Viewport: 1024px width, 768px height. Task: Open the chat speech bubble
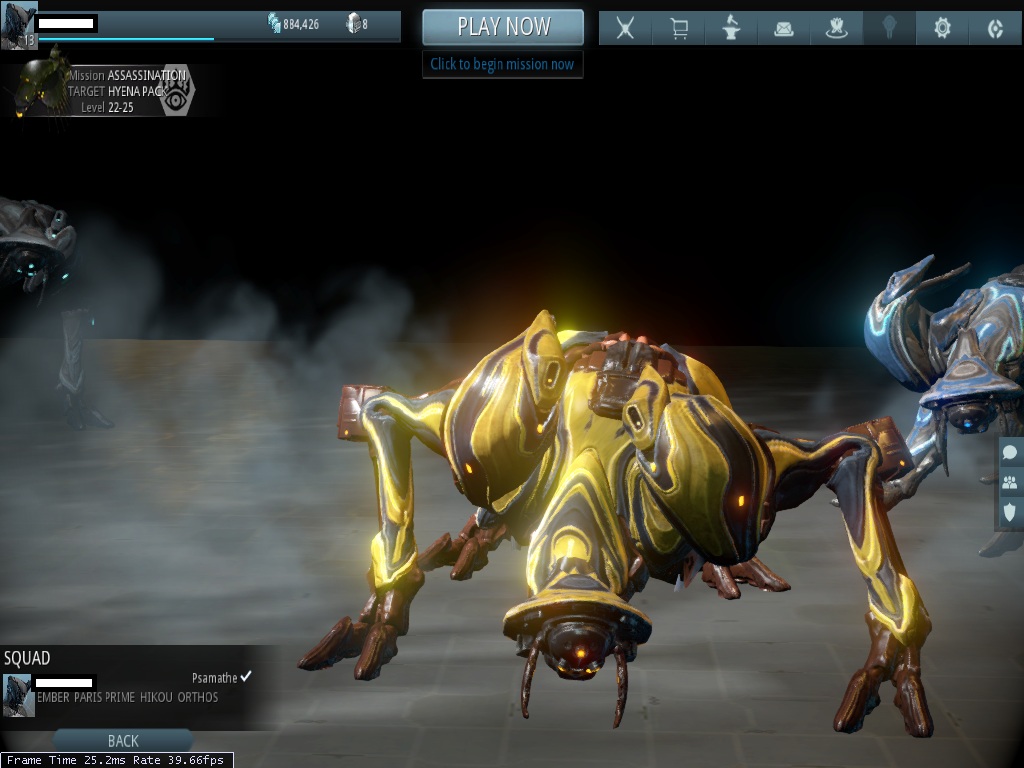[x=1010, y=453]
